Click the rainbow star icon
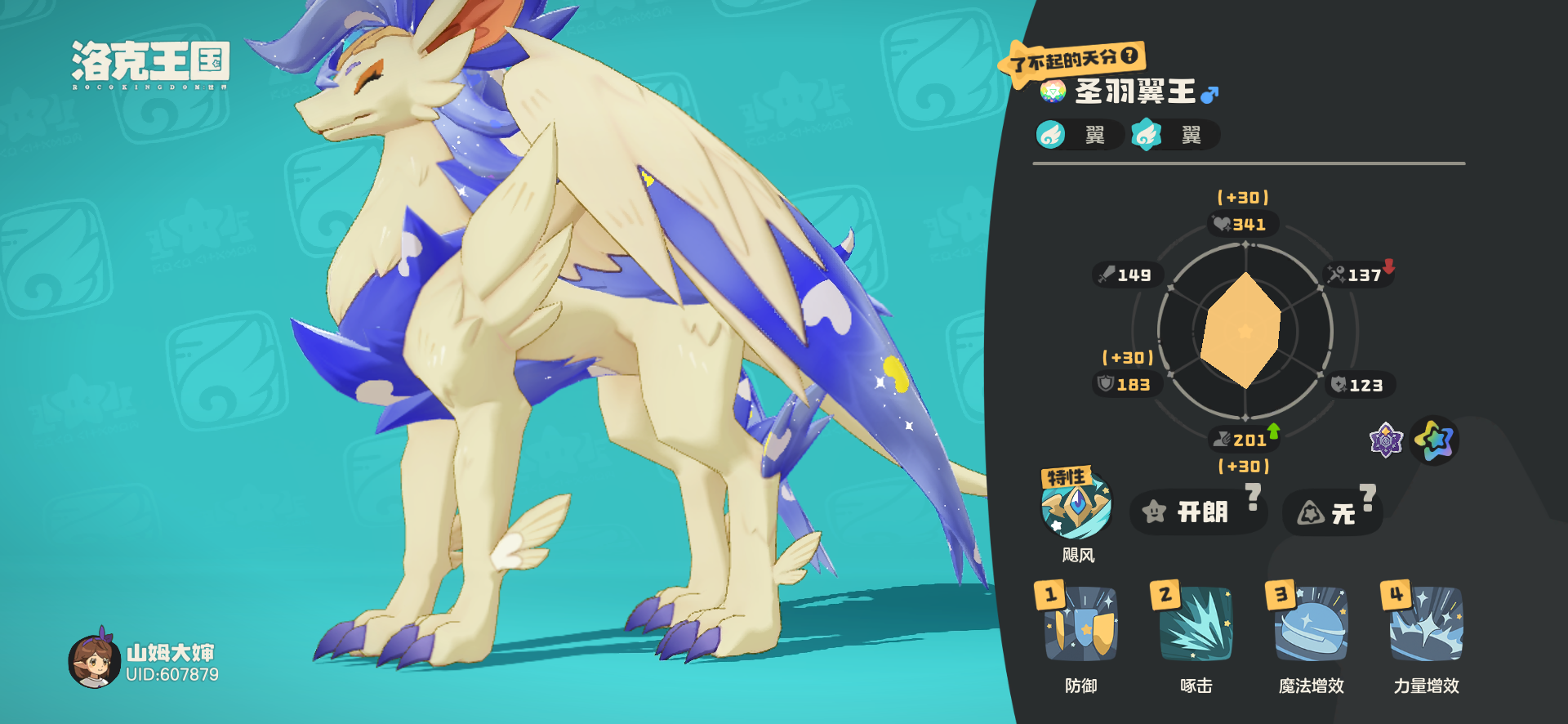1568x724 pixels. [1434, 440]
